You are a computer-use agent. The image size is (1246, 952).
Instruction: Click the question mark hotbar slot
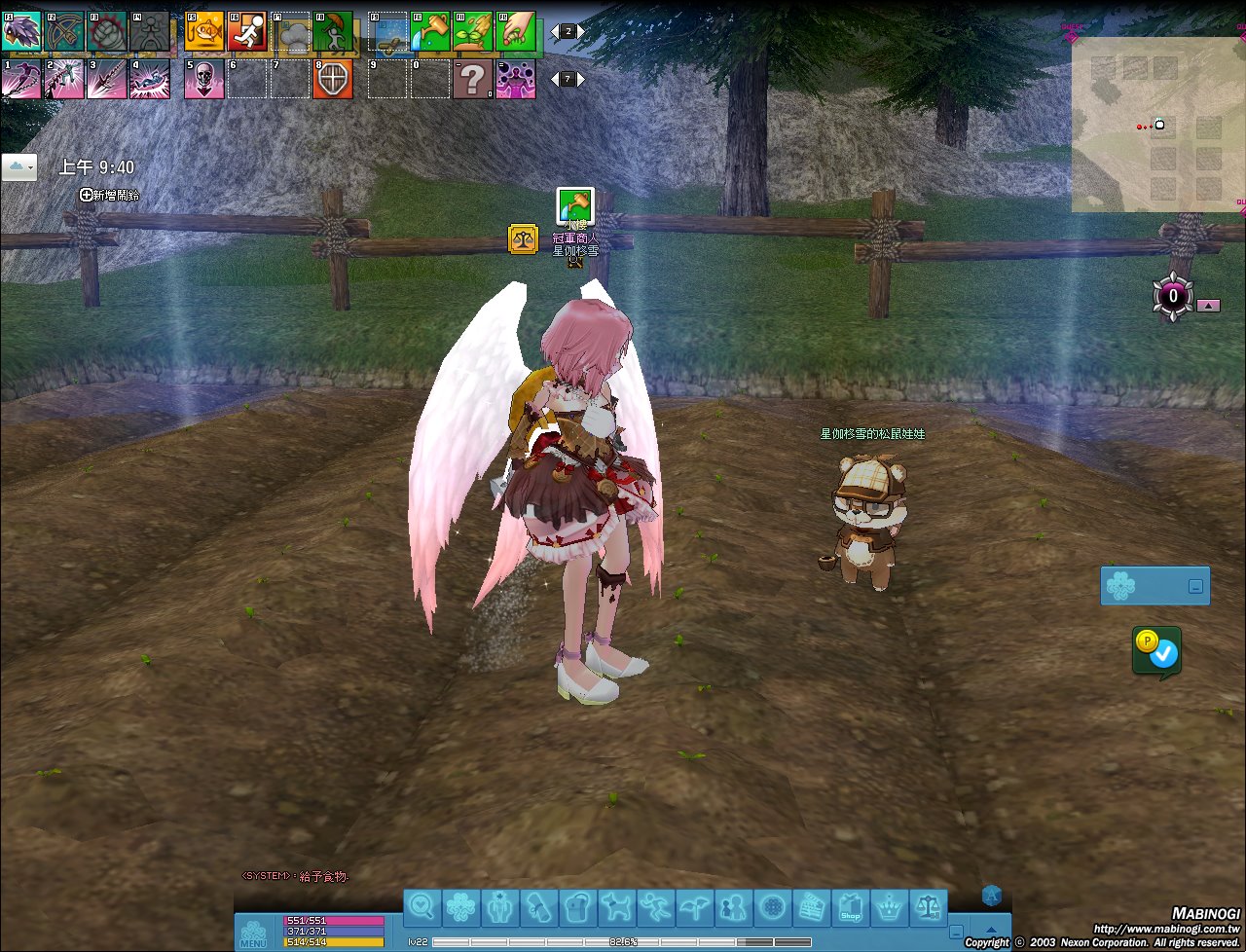coord(472,79)
